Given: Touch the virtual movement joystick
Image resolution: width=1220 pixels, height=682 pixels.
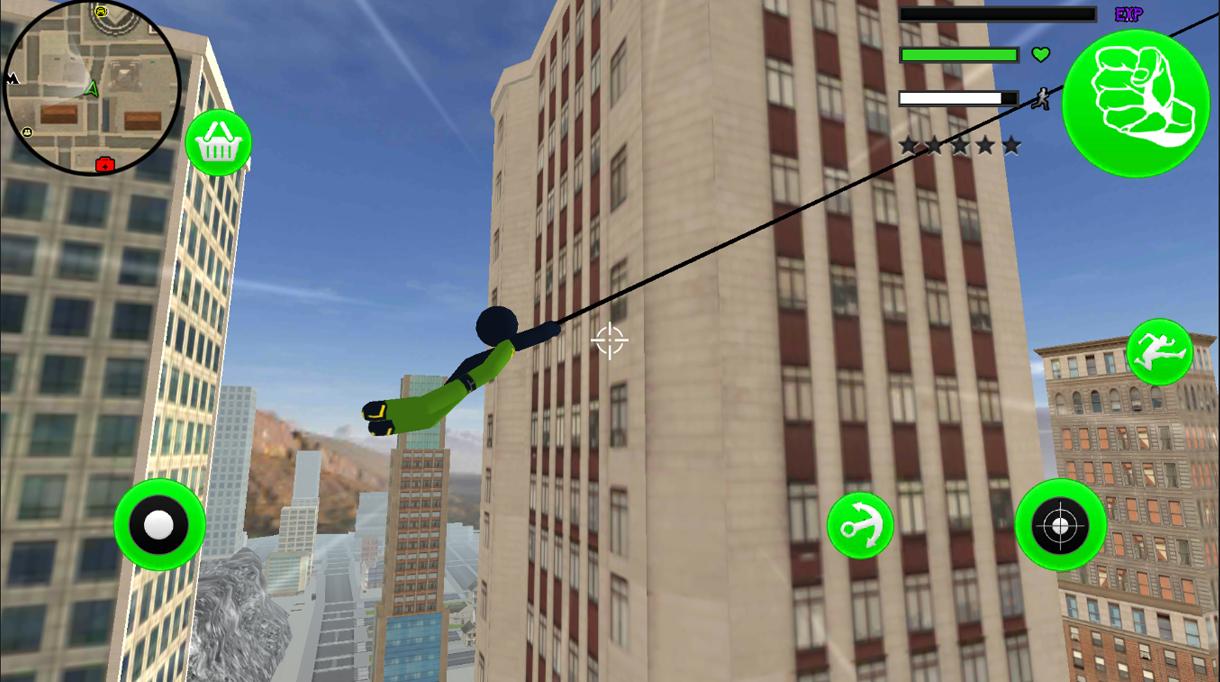Looking at the screenshot, I should click(x=159, y=525).
